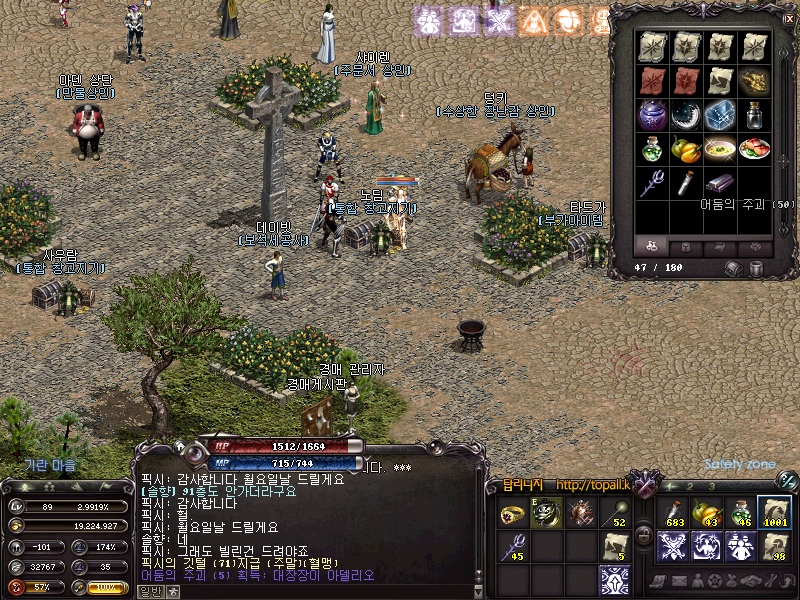
Task: Choose the empty glass bottle in inventory
Action: 753,114
